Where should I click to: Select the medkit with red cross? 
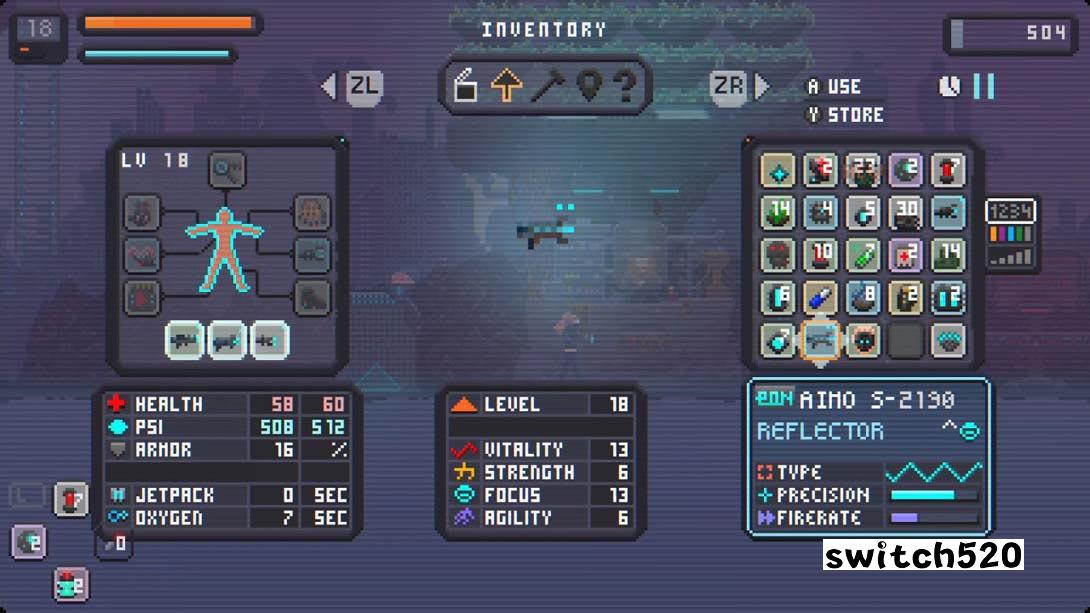point(906,255)
